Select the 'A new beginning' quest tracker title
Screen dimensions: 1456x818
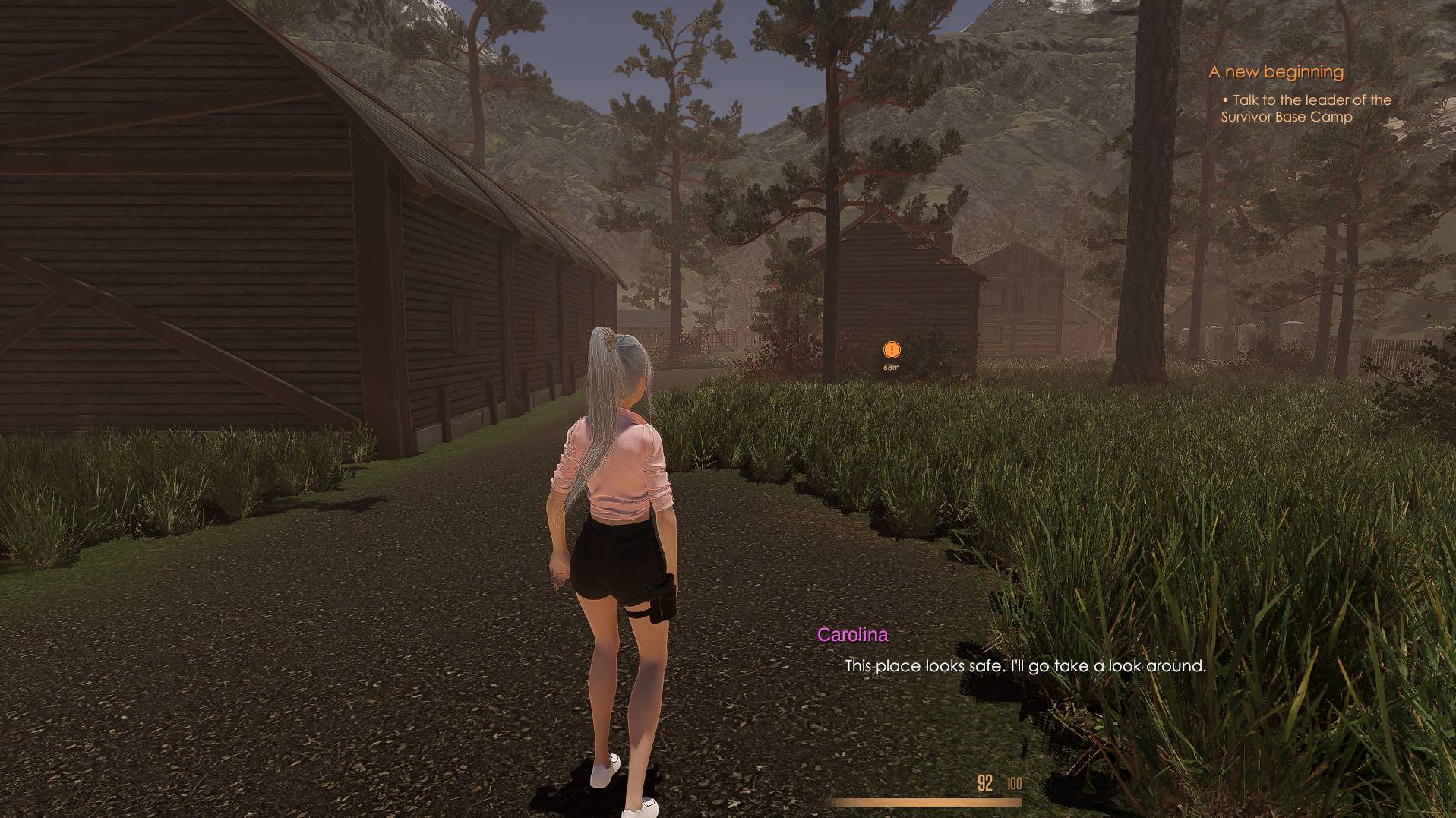tap(1276, 72)
